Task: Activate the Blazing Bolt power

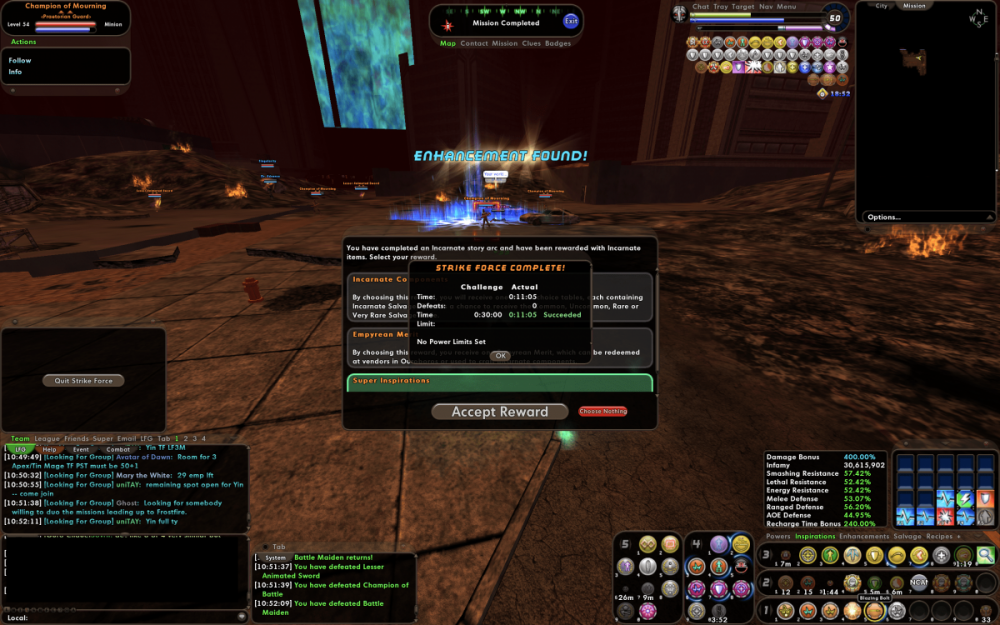Action: pyautogui.click(x=874, y=611)
